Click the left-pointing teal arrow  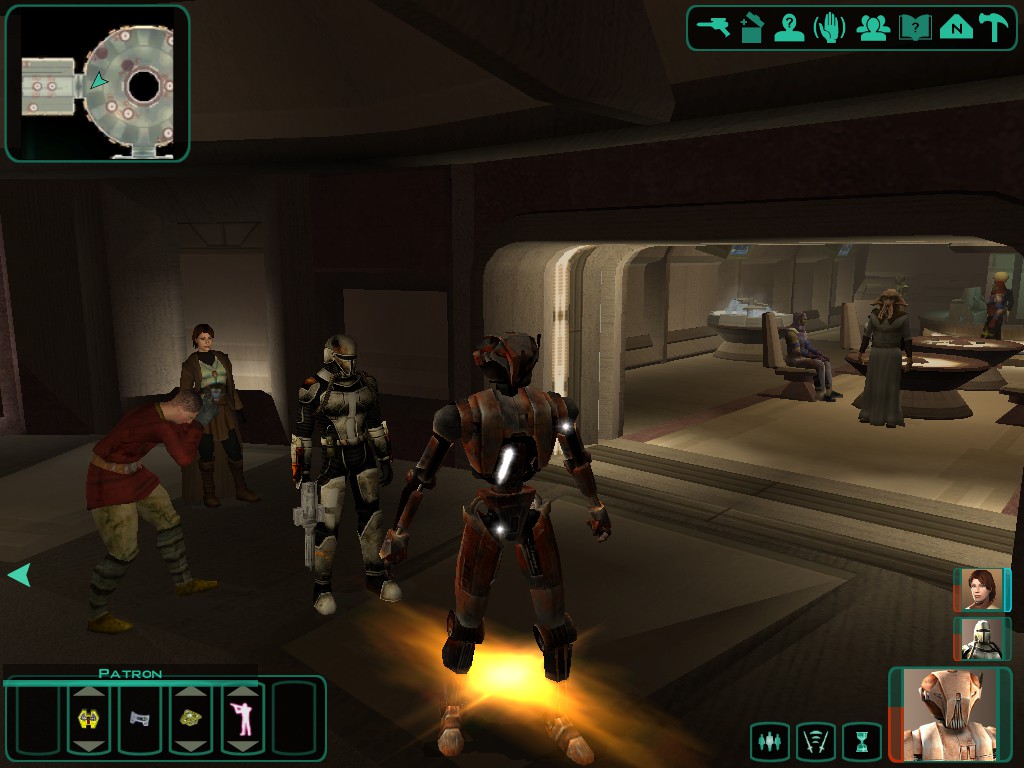click(x=19, y=575)
